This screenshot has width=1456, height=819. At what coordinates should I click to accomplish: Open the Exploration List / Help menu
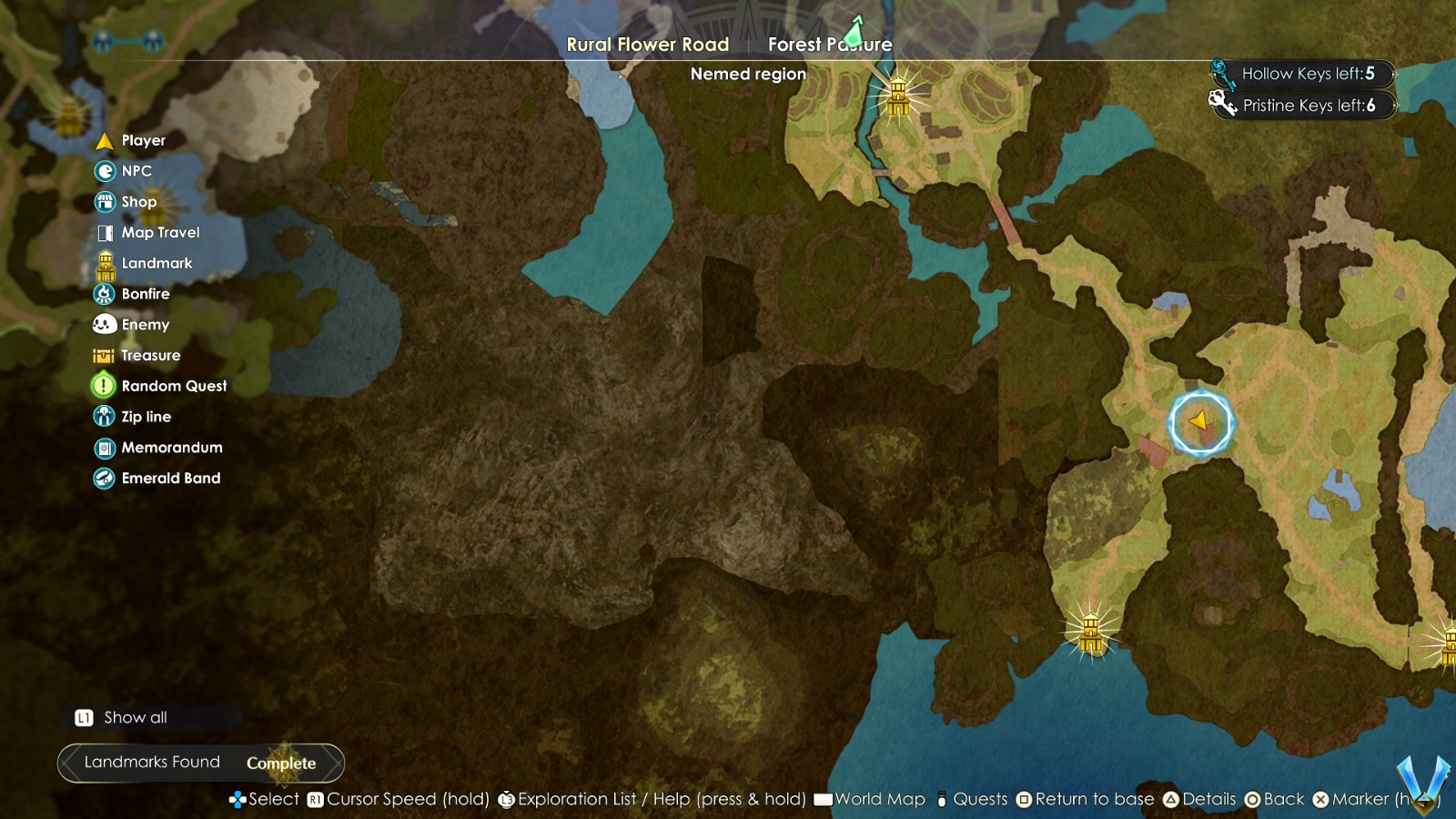pyautogui.click(x=657, y=799)
